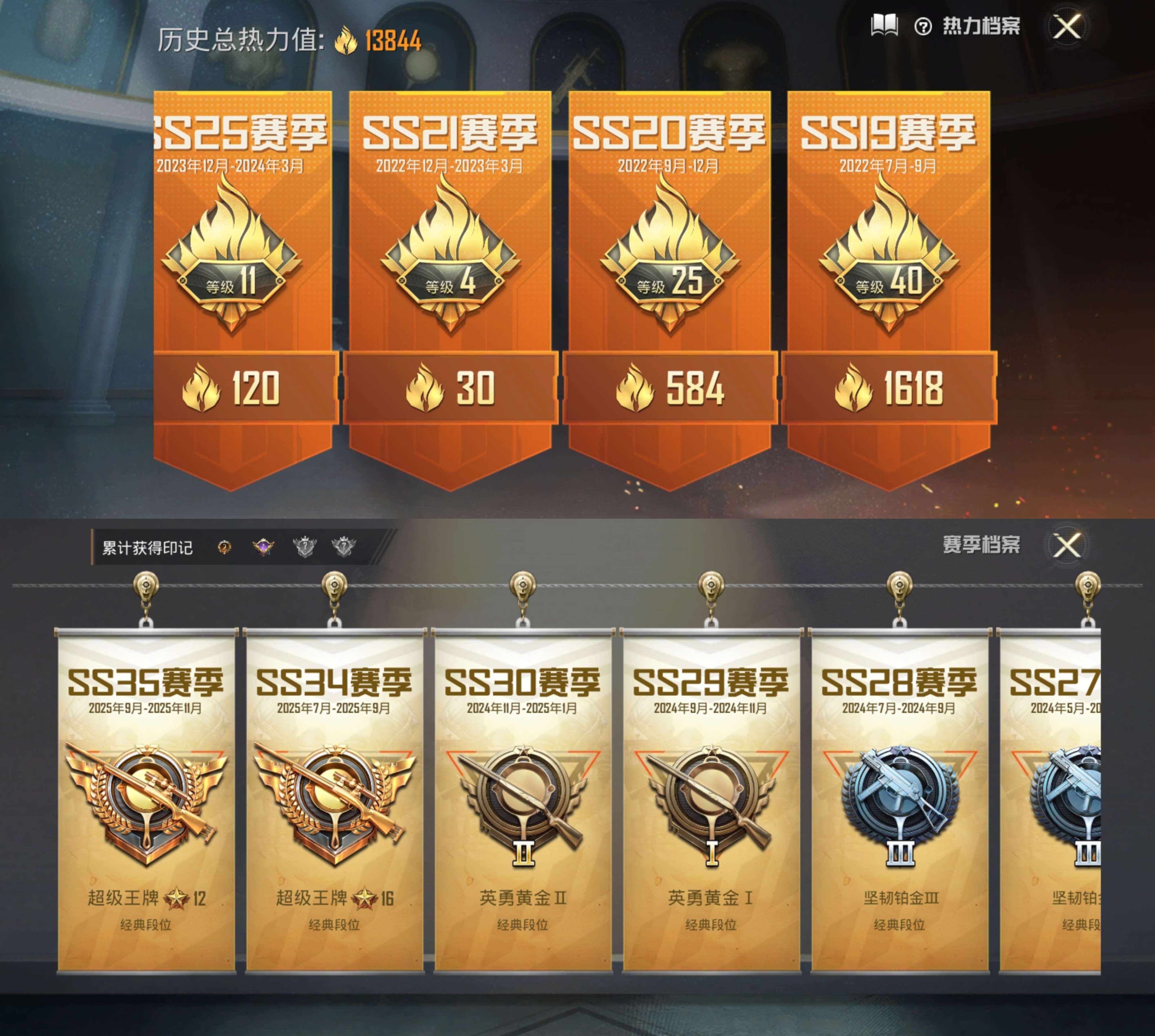The height and width of the screenshot is (1036, 1155).
Task: Close the heat archive panel
Action: pyautogui.click(x=1066, y=27)
